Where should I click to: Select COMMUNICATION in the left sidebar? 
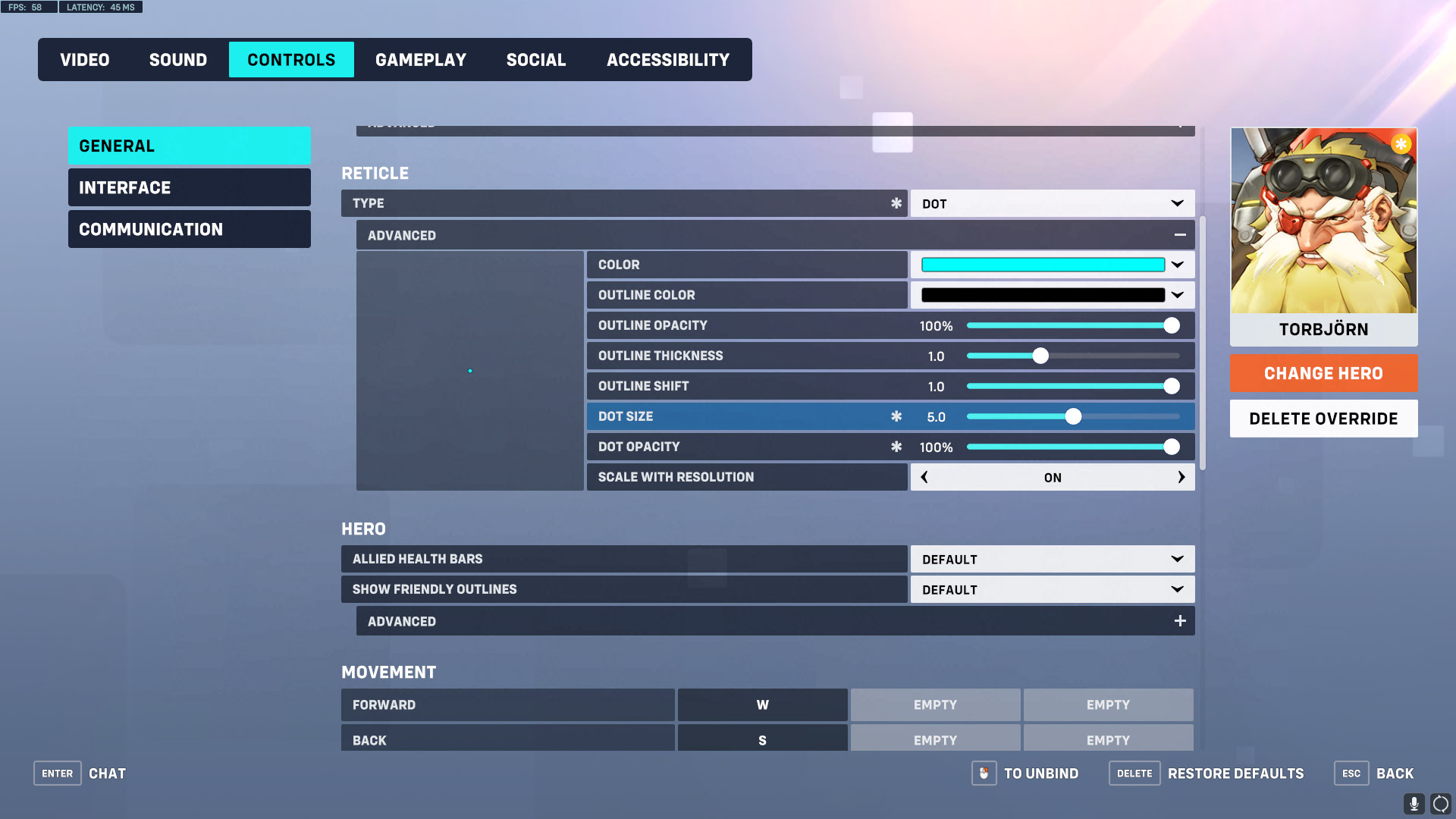coord(189,228)
